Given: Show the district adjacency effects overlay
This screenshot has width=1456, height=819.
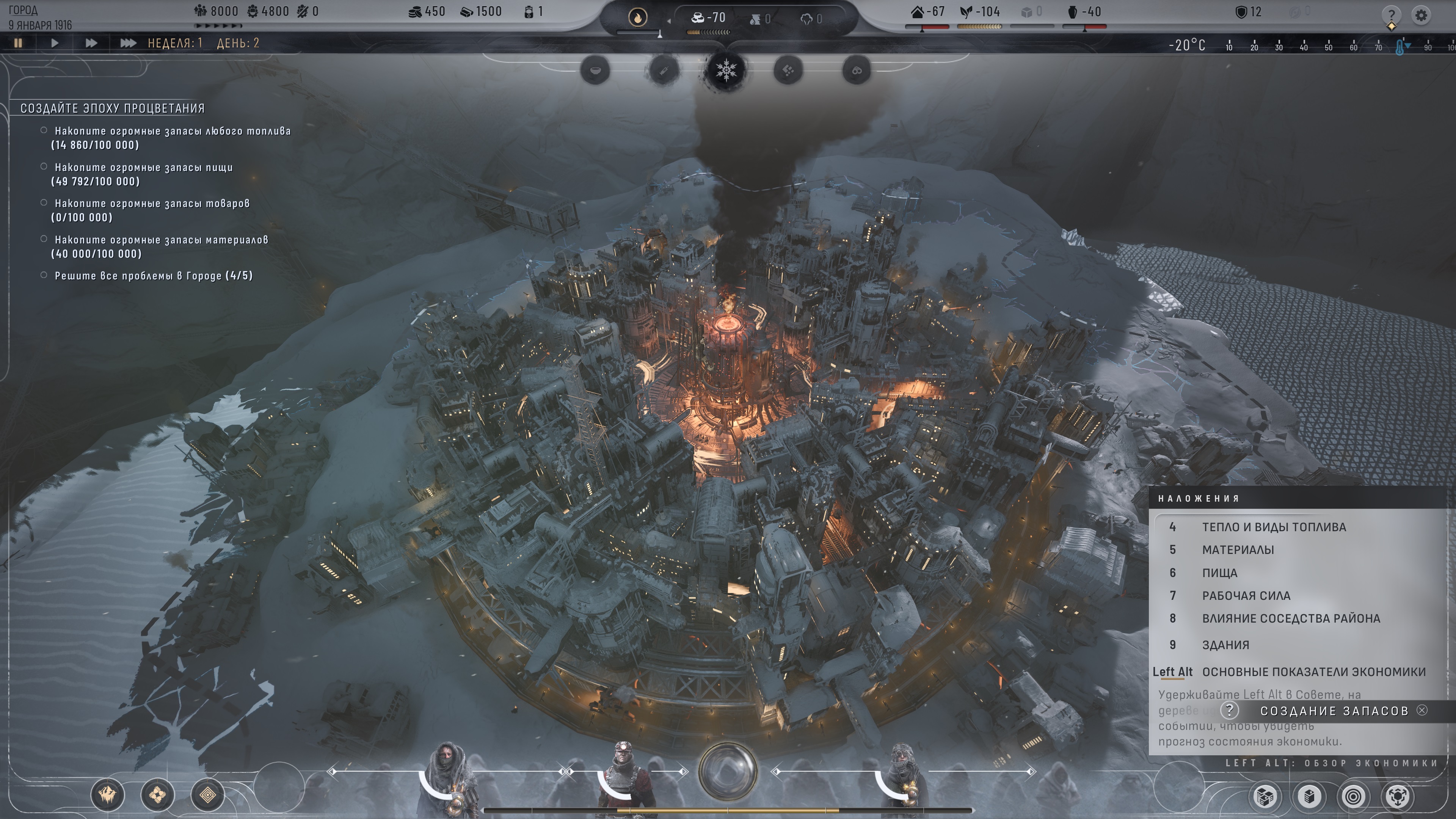Looking at the screenshot, I should 1290,618.
